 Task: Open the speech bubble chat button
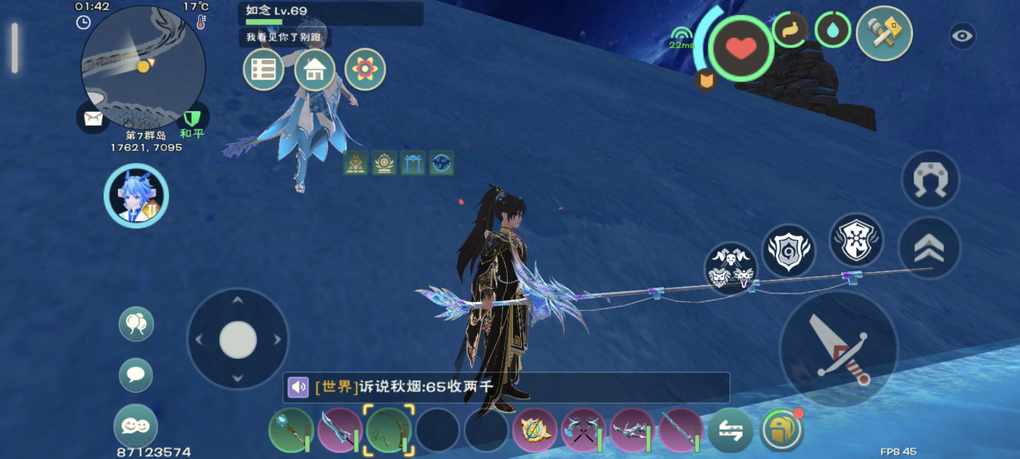click(136, 375)
